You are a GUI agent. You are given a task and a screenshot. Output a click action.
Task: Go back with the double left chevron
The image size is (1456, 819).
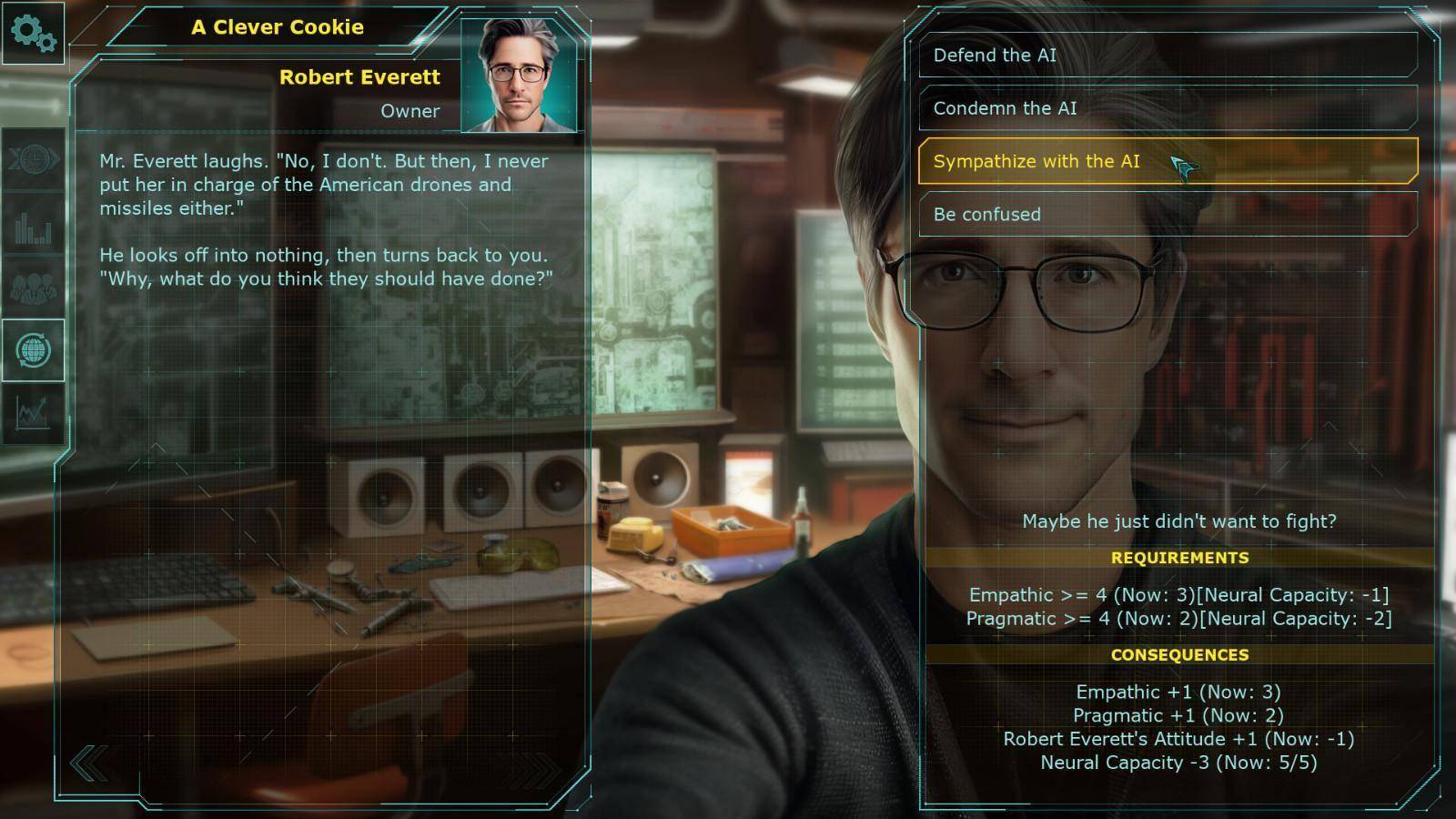[89, 763]
